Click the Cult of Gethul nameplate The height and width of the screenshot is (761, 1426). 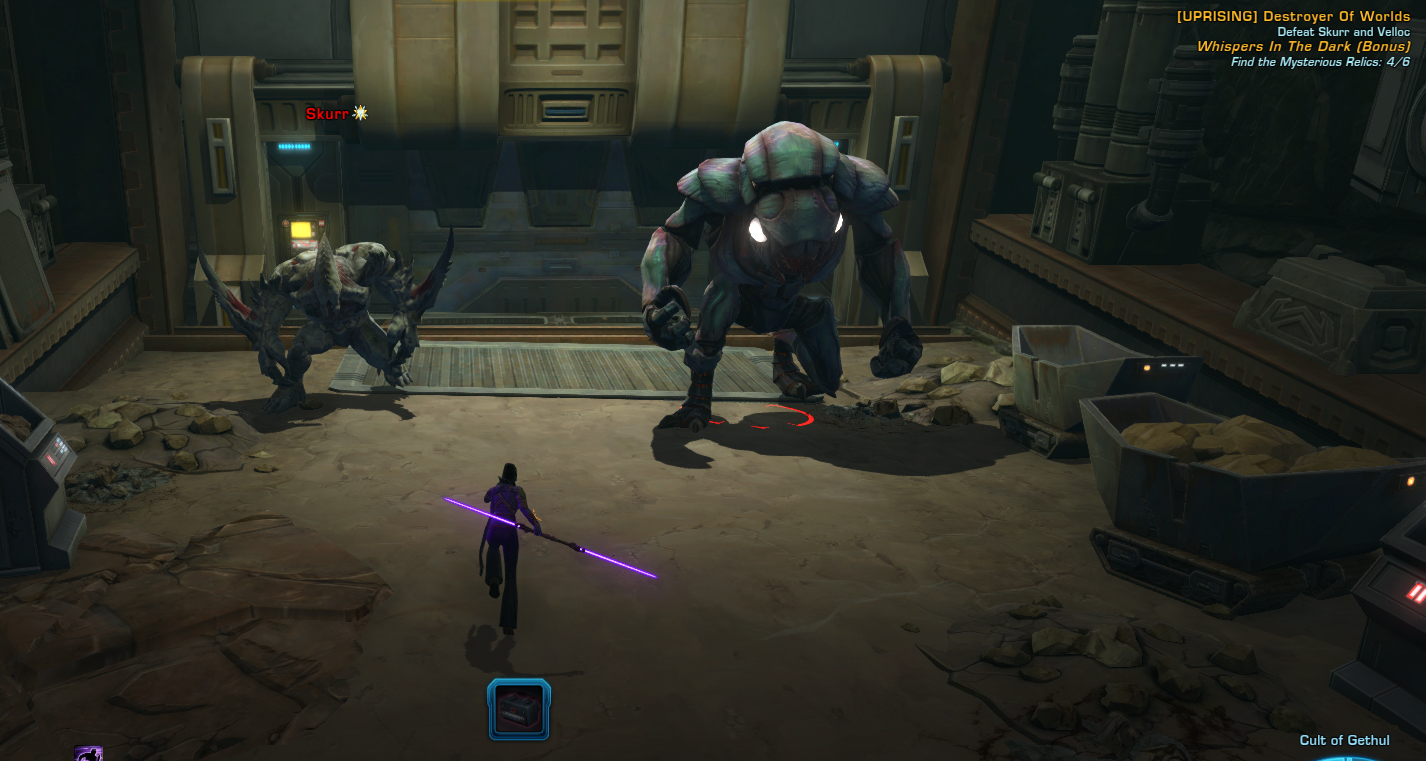1343,740
